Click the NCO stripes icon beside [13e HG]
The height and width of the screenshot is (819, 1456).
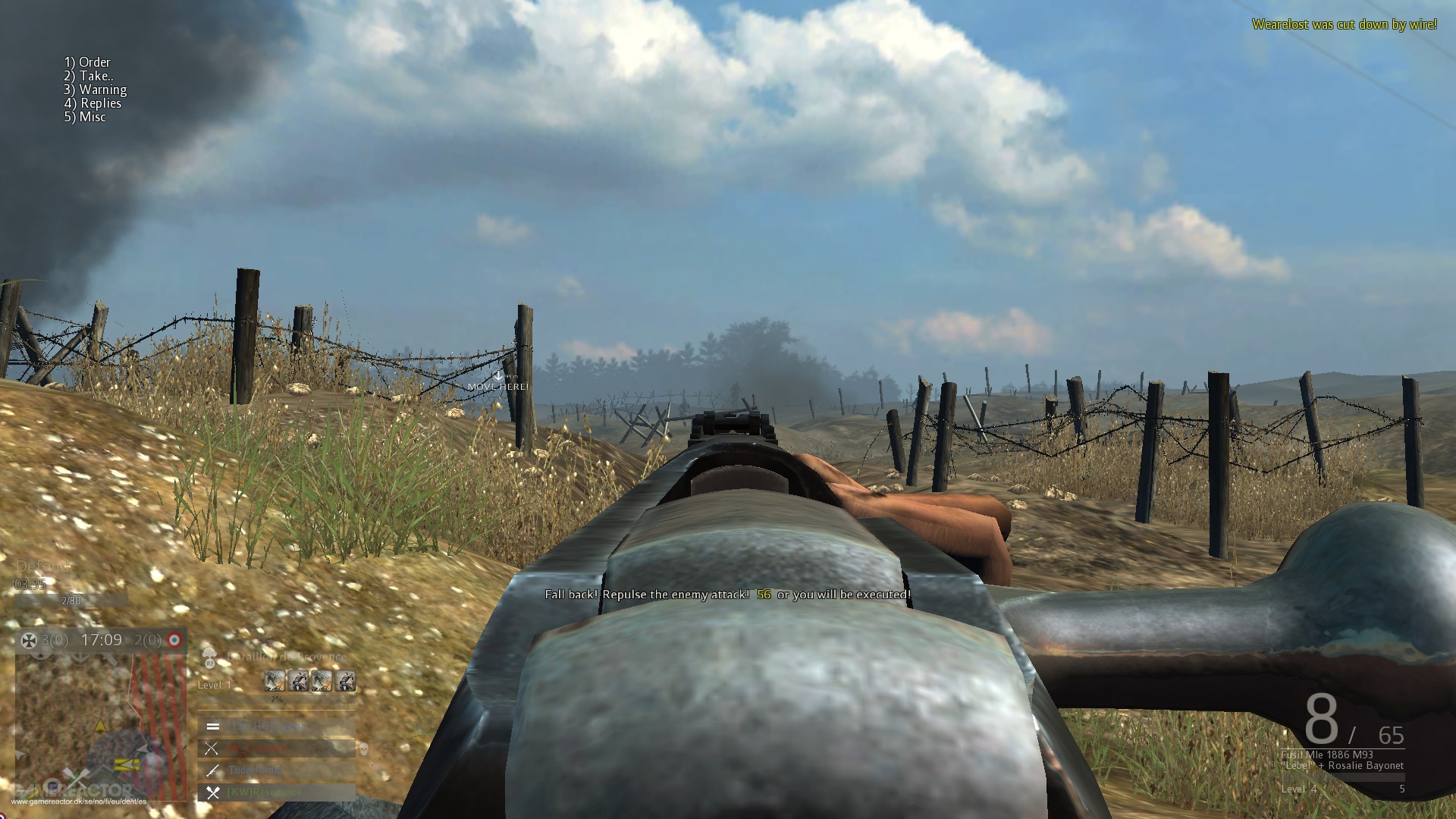212,726
